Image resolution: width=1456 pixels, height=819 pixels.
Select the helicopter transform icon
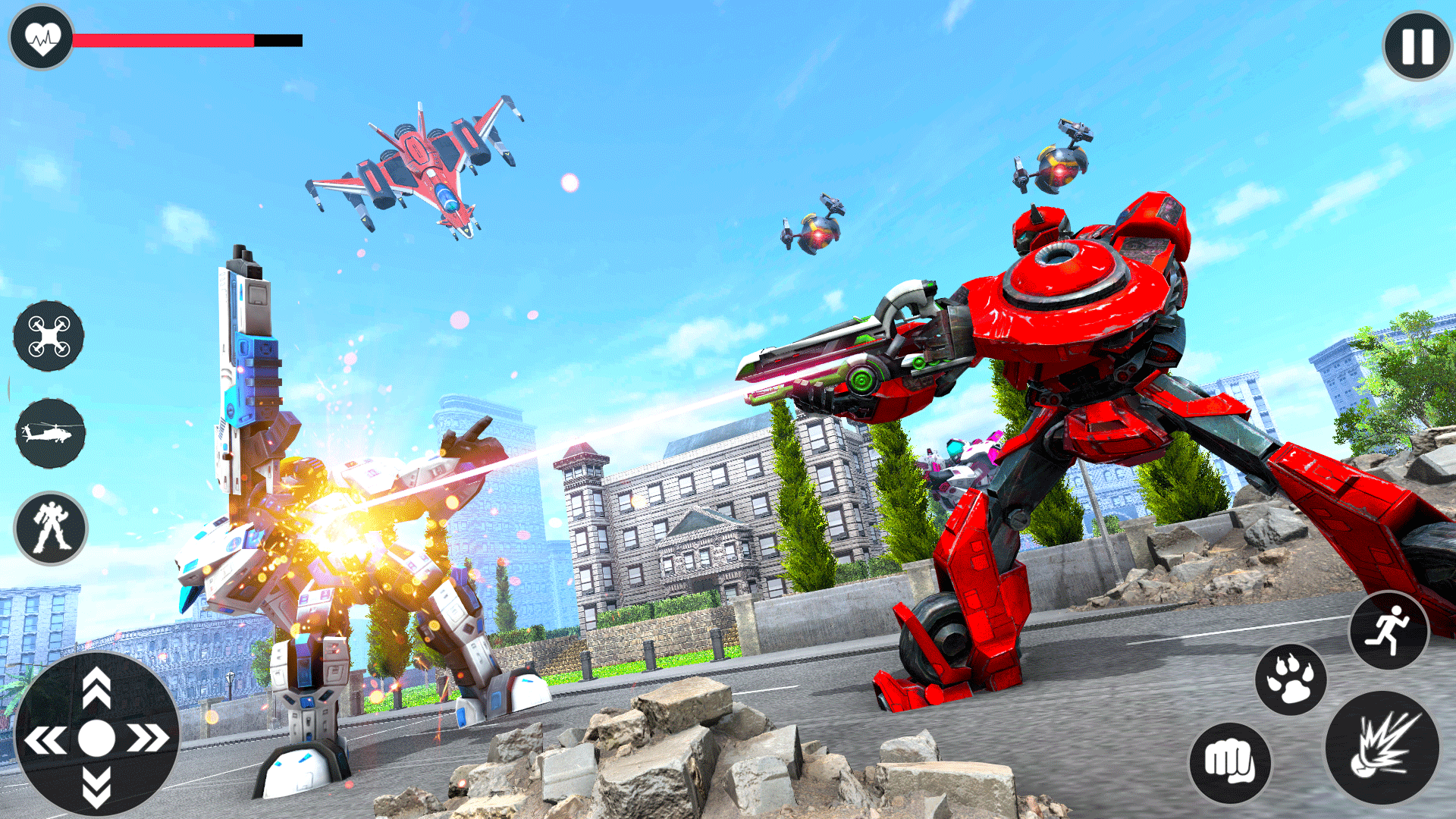49,432
